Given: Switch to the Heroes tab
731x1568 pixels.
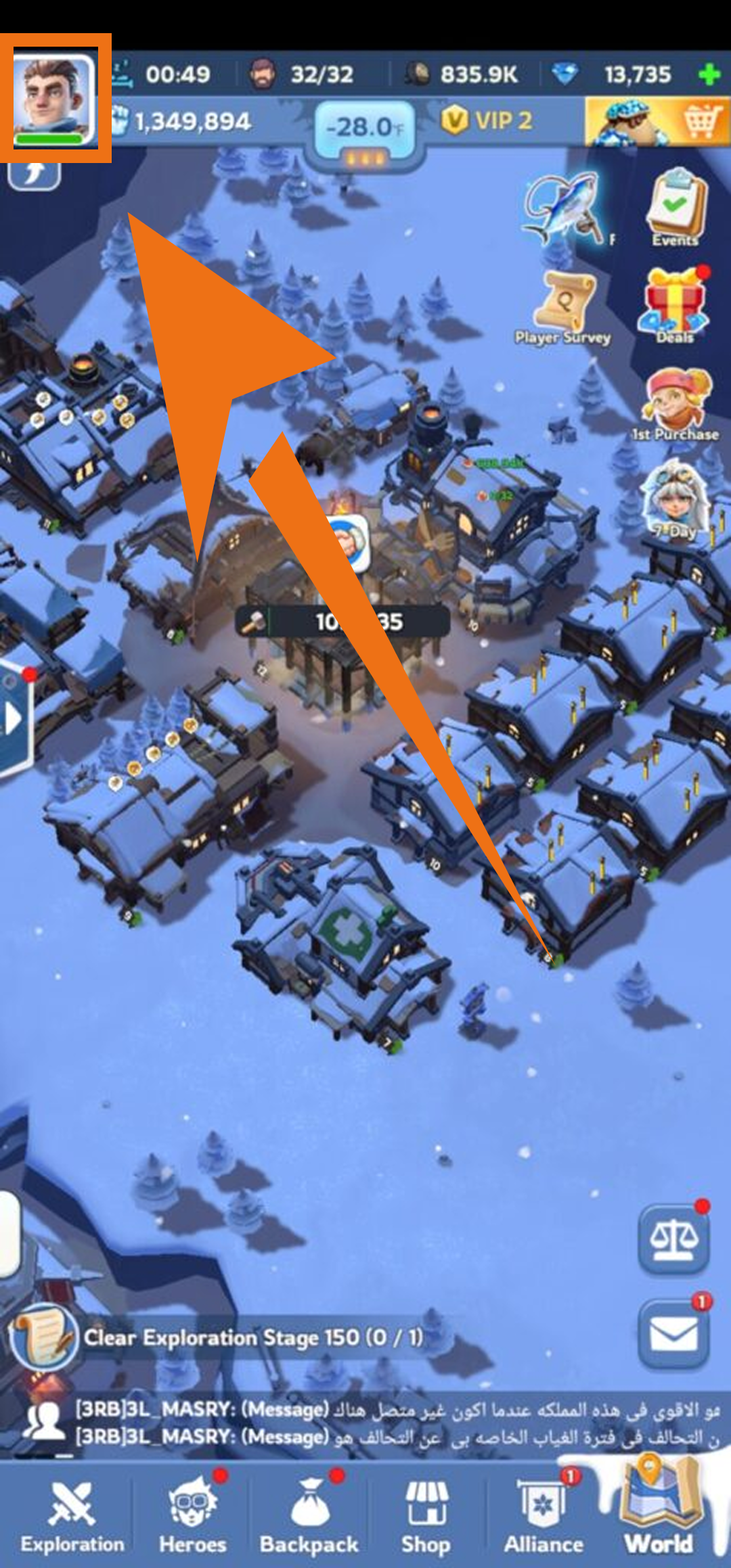Looking at the screenshot, I should tap(193, 1517).
